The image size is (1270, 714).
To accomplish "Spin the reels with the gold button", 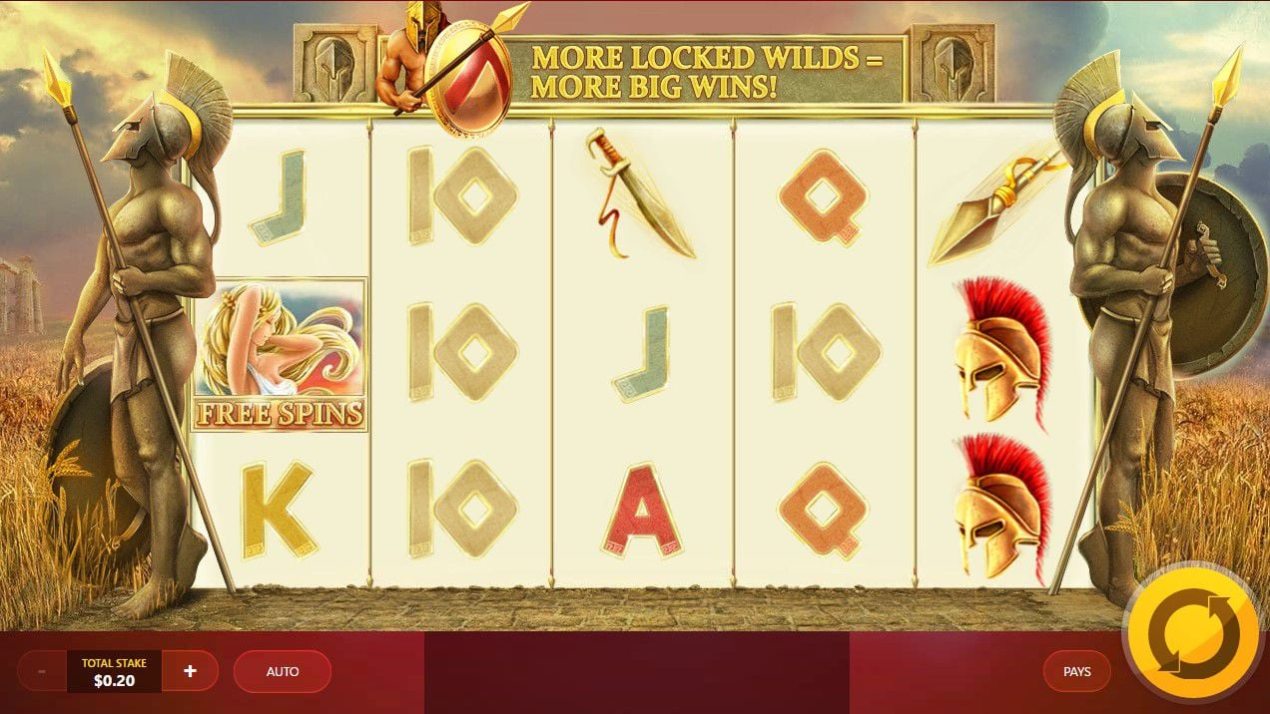I will (x=1191, y=632).
